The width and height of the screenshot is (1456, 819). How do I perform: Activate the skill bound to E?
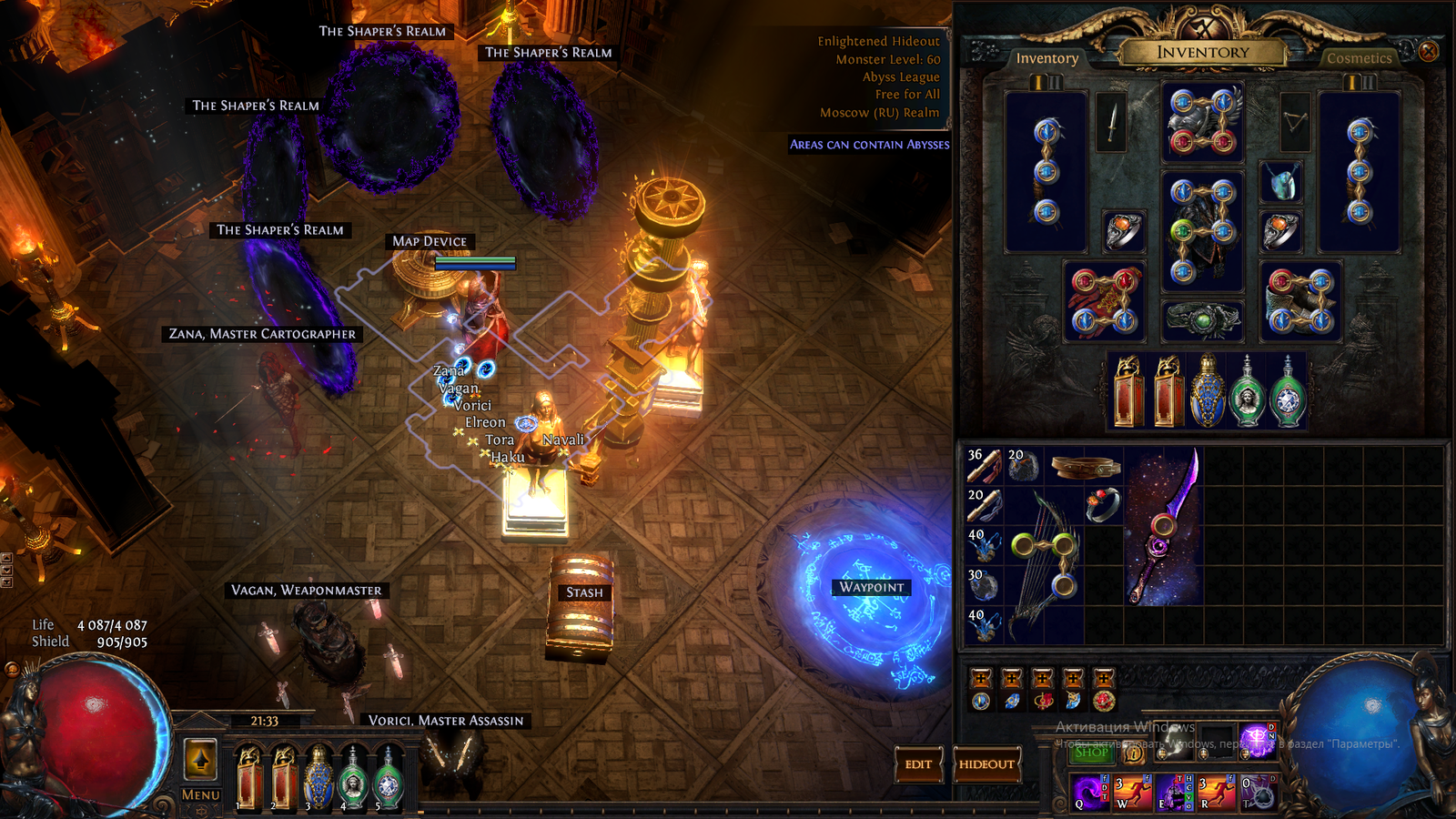coord(1173,792)
